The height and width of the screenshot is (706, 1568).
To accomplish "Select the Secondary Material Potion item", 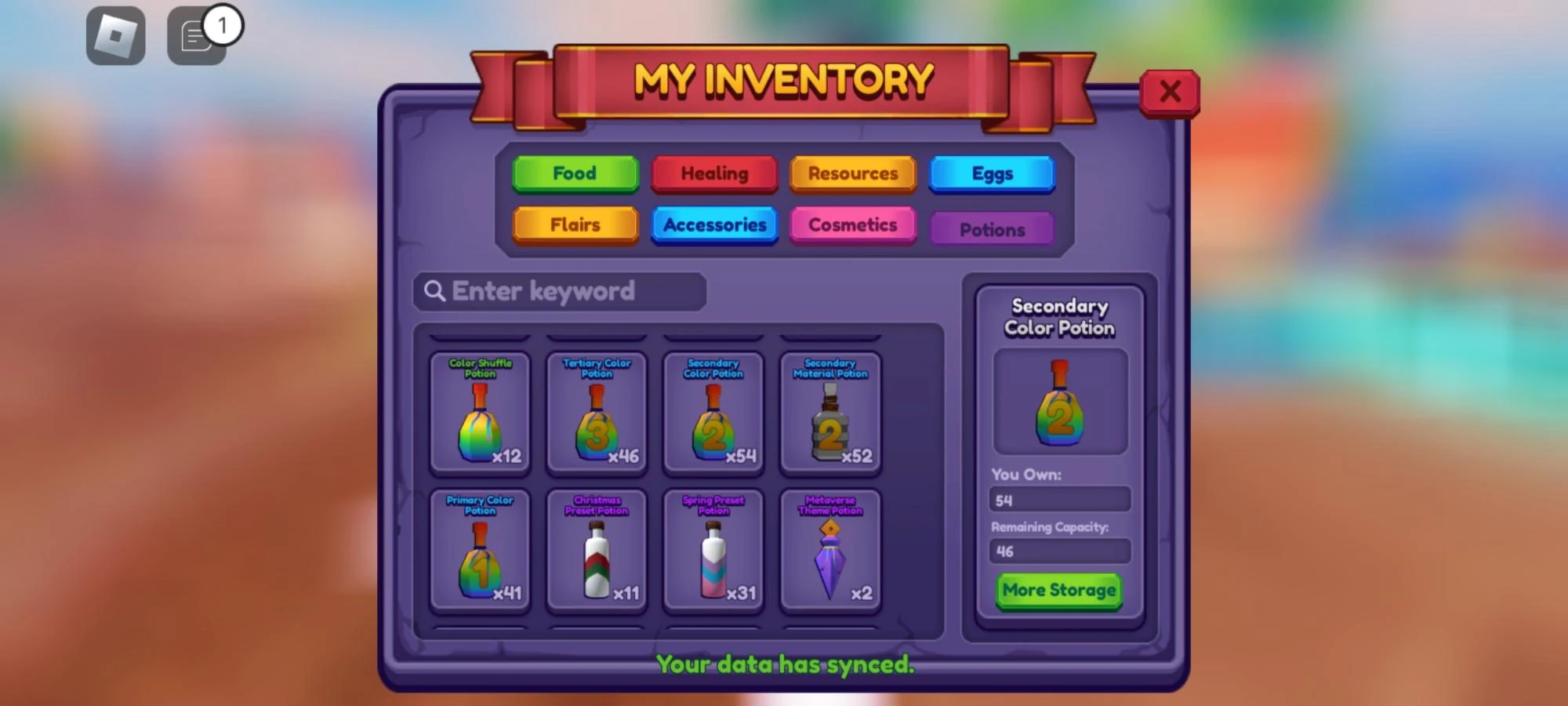I will pos(830,416).
